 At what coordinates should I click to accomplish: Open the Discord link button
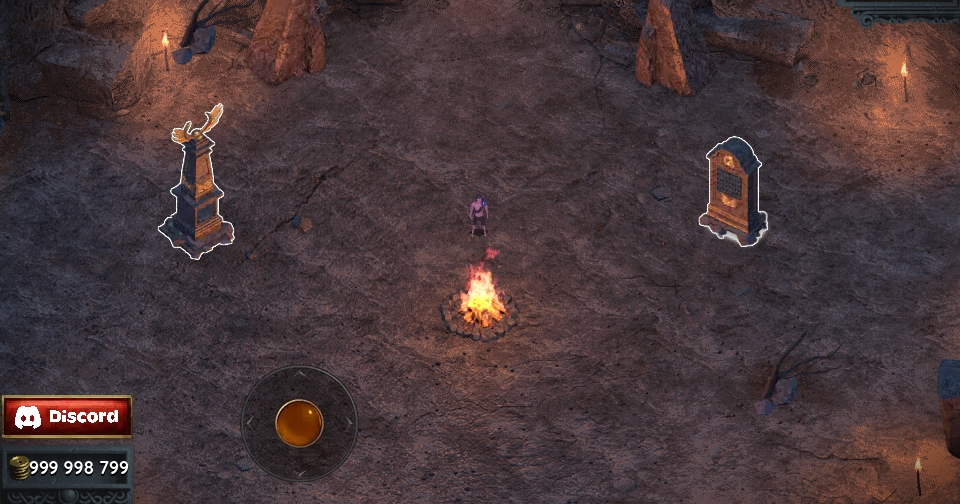click(x=67, y=416)
